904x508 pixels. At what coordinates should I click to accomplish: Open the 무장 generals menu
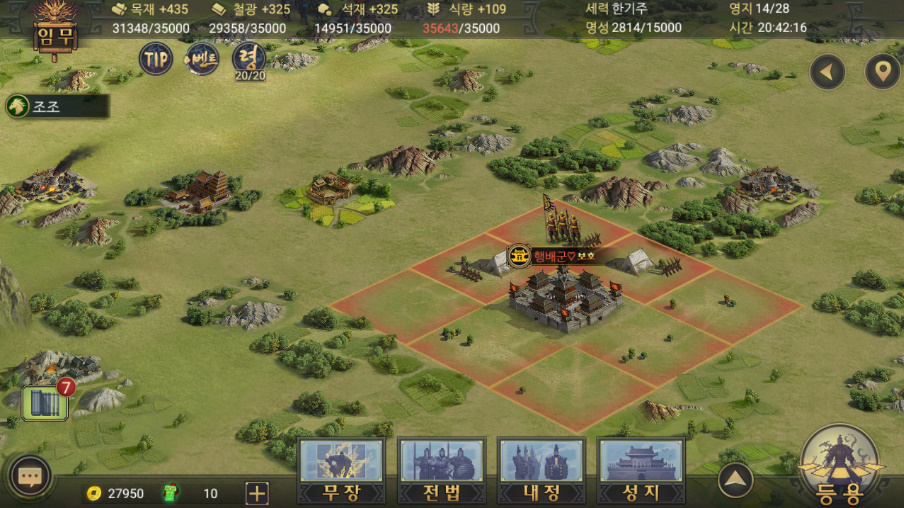pos(341,471)
